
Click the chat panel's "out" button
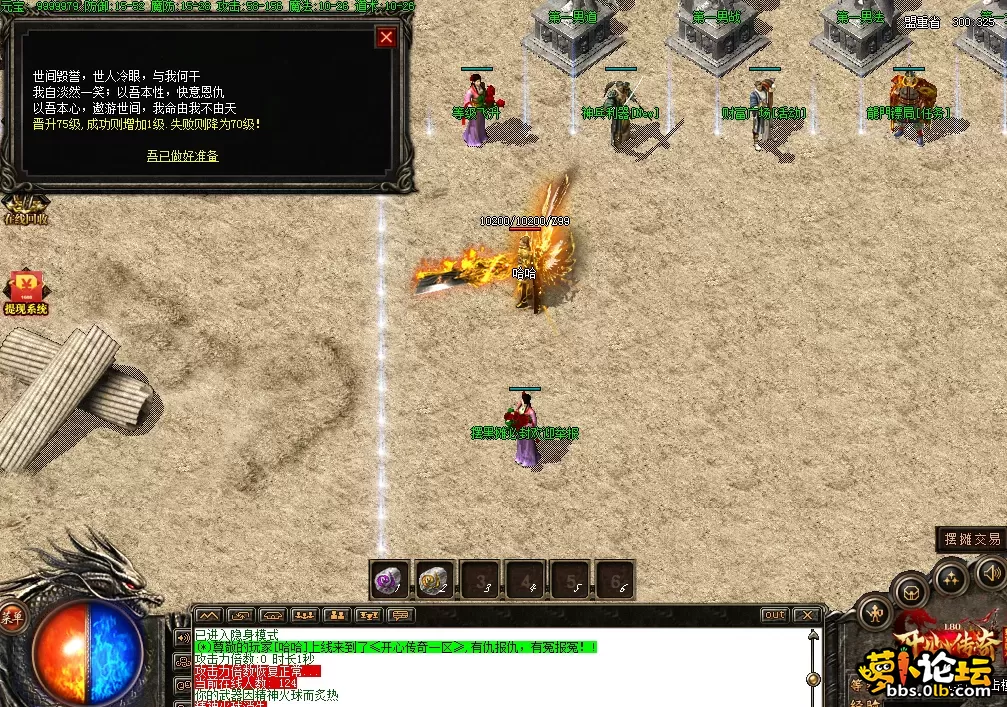[x=774, y=615]
